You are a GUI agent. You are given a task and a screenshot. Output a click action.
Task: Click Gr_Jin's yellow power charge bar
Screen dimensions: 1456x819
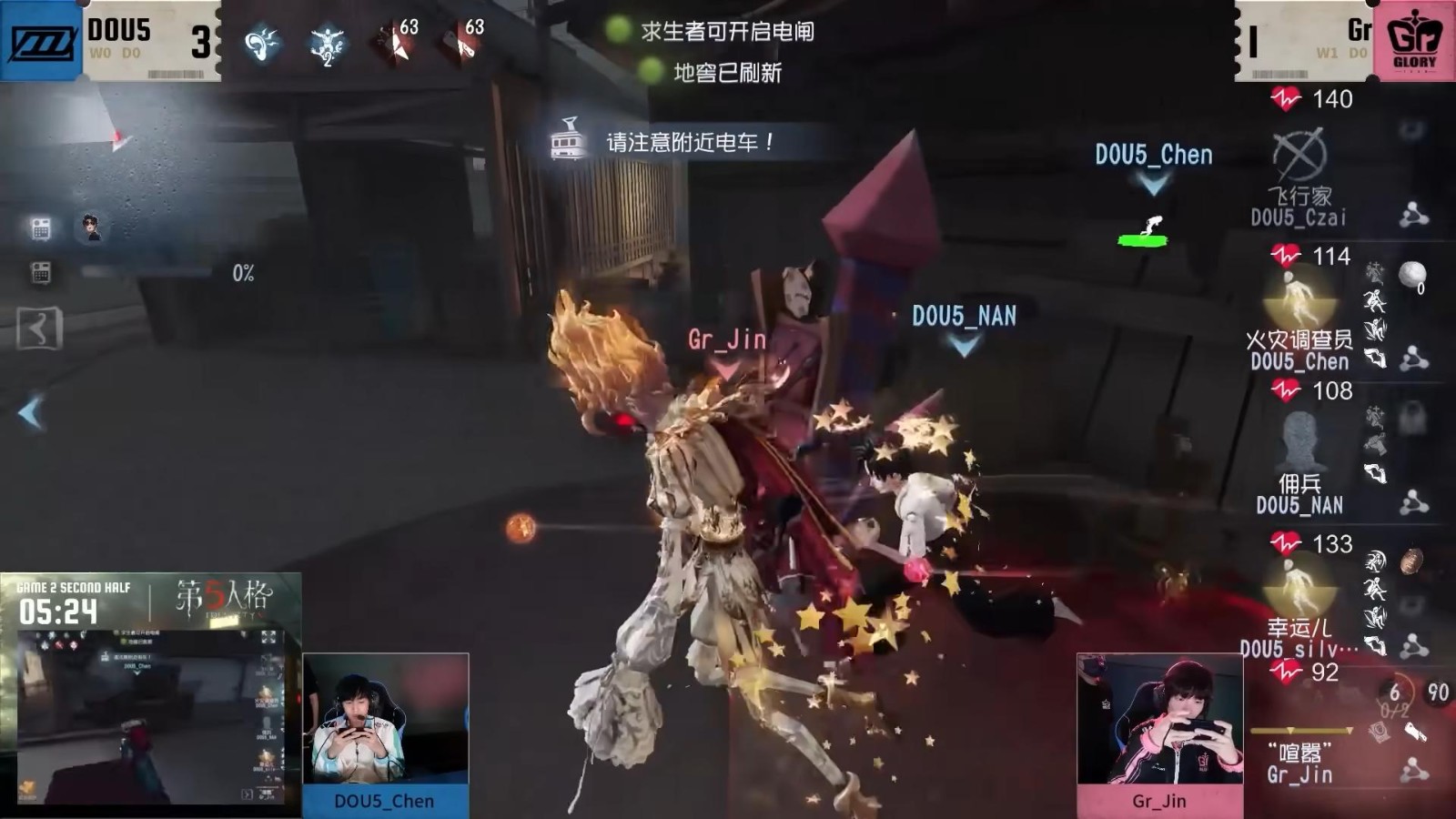[1299, 730]
